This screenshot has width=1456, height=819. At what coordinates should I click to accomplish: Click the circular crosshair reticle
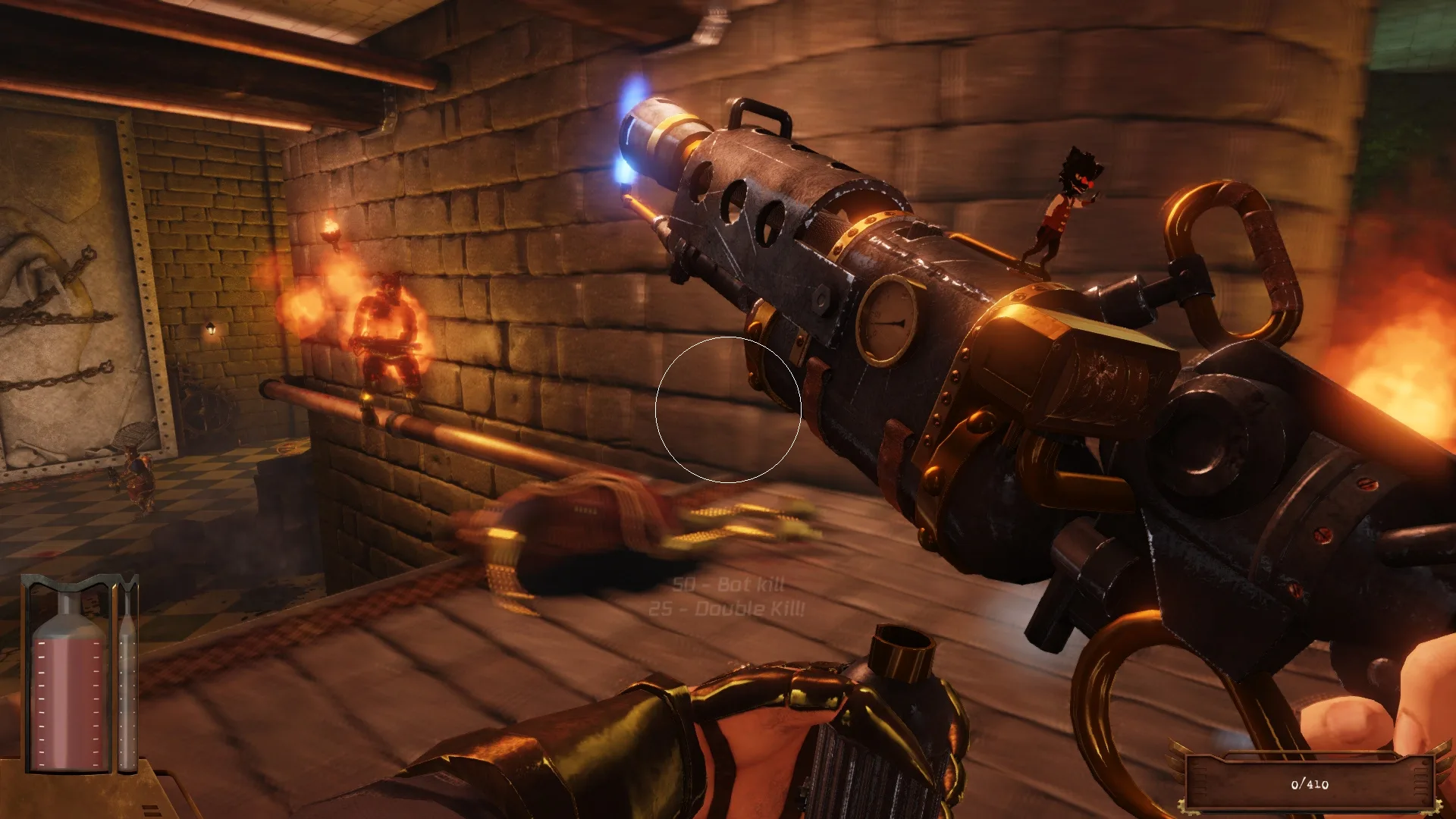click(728, 409)
